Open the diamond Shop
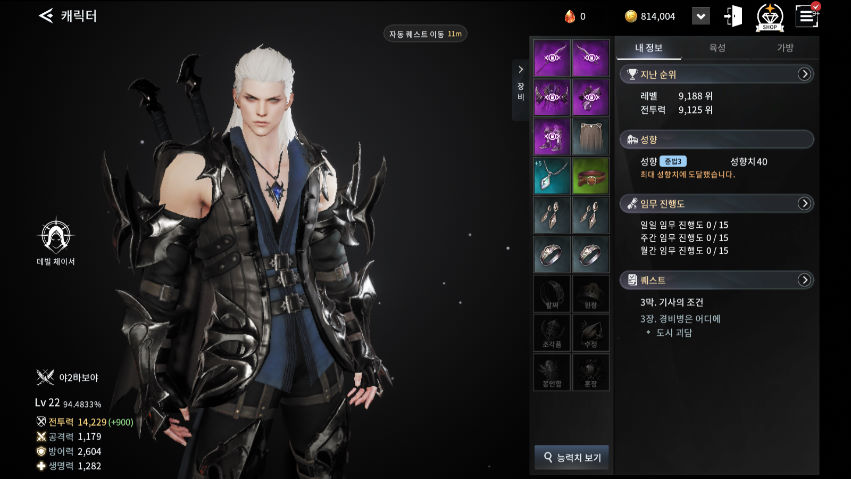851x479 pixels. click(769, 16)
